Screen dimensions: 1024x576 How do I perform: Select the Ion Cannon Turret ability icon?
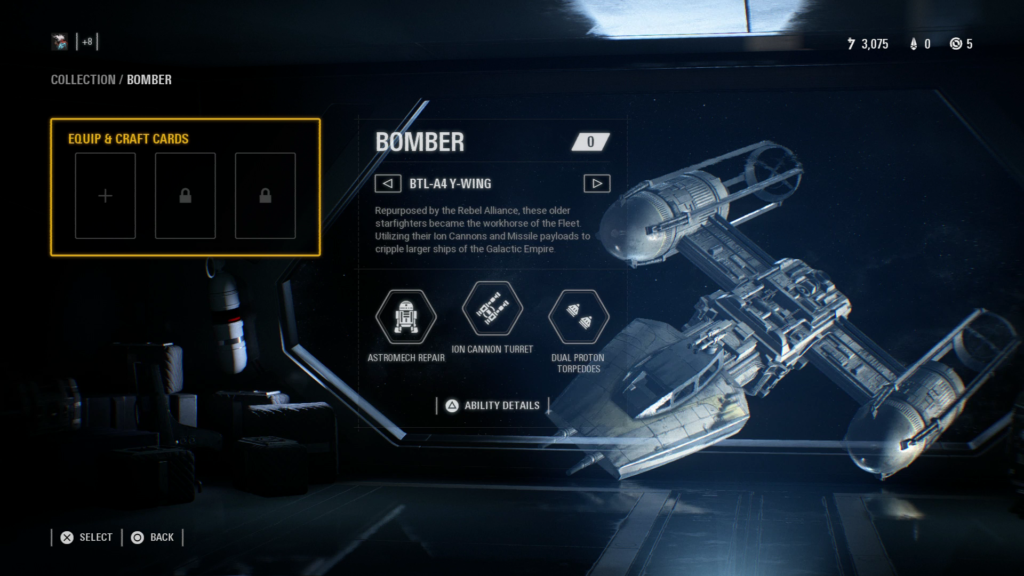click(x=492, y=309)
